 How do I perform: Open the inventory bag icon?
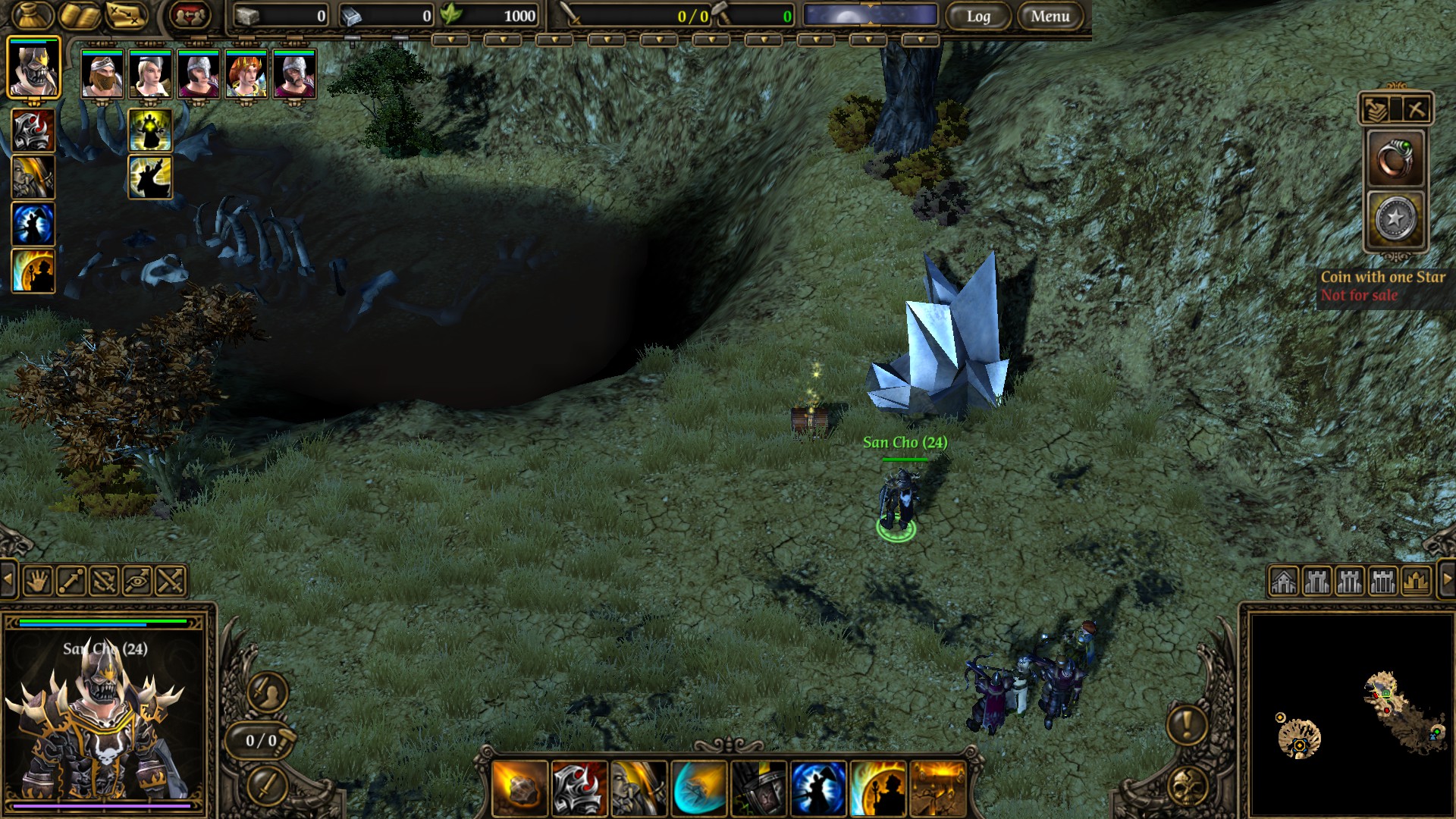[x=33, y=15]
